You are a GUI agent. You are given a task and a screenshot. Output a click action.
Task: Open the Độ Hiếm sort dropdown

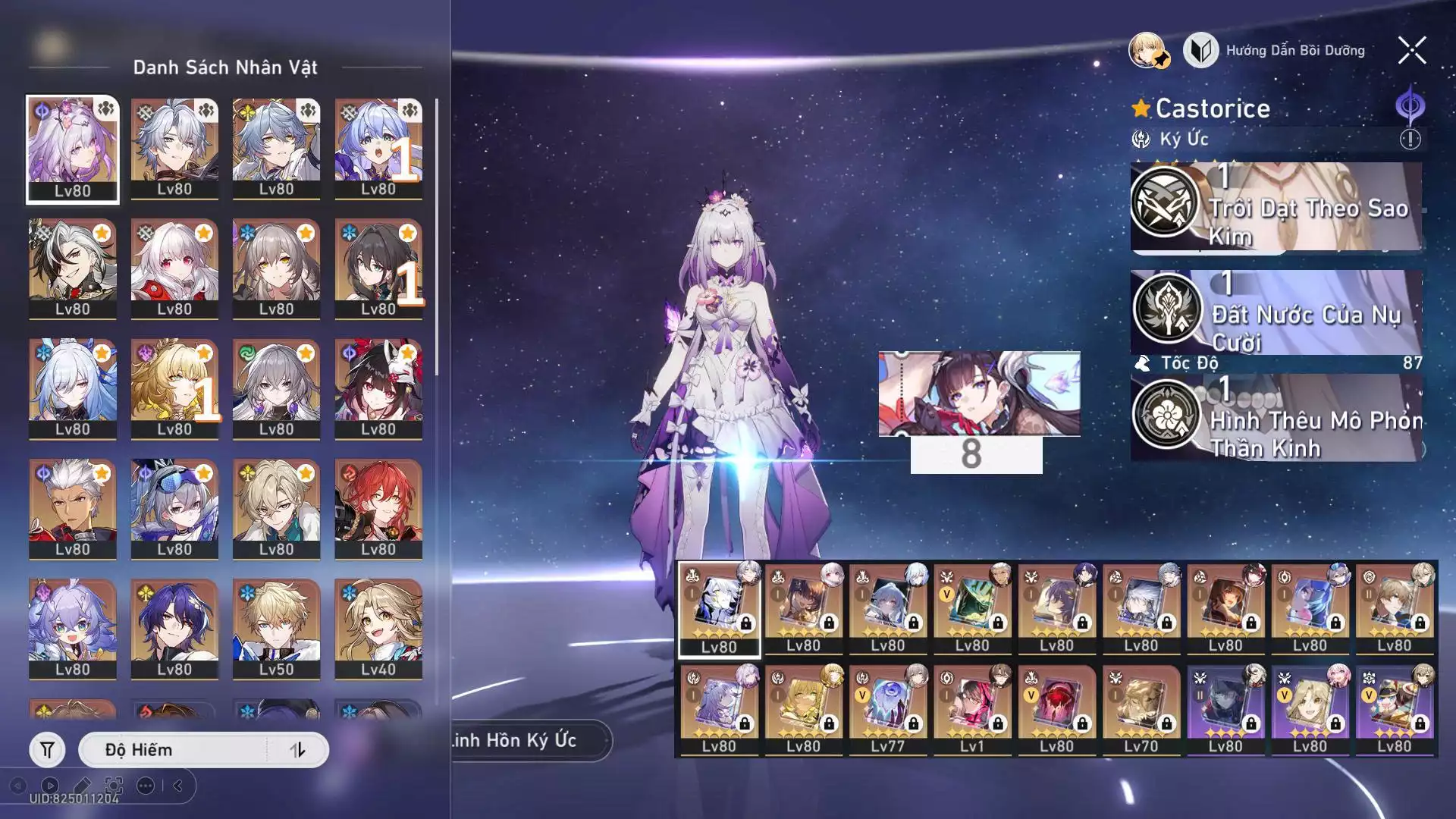(173, 750)
